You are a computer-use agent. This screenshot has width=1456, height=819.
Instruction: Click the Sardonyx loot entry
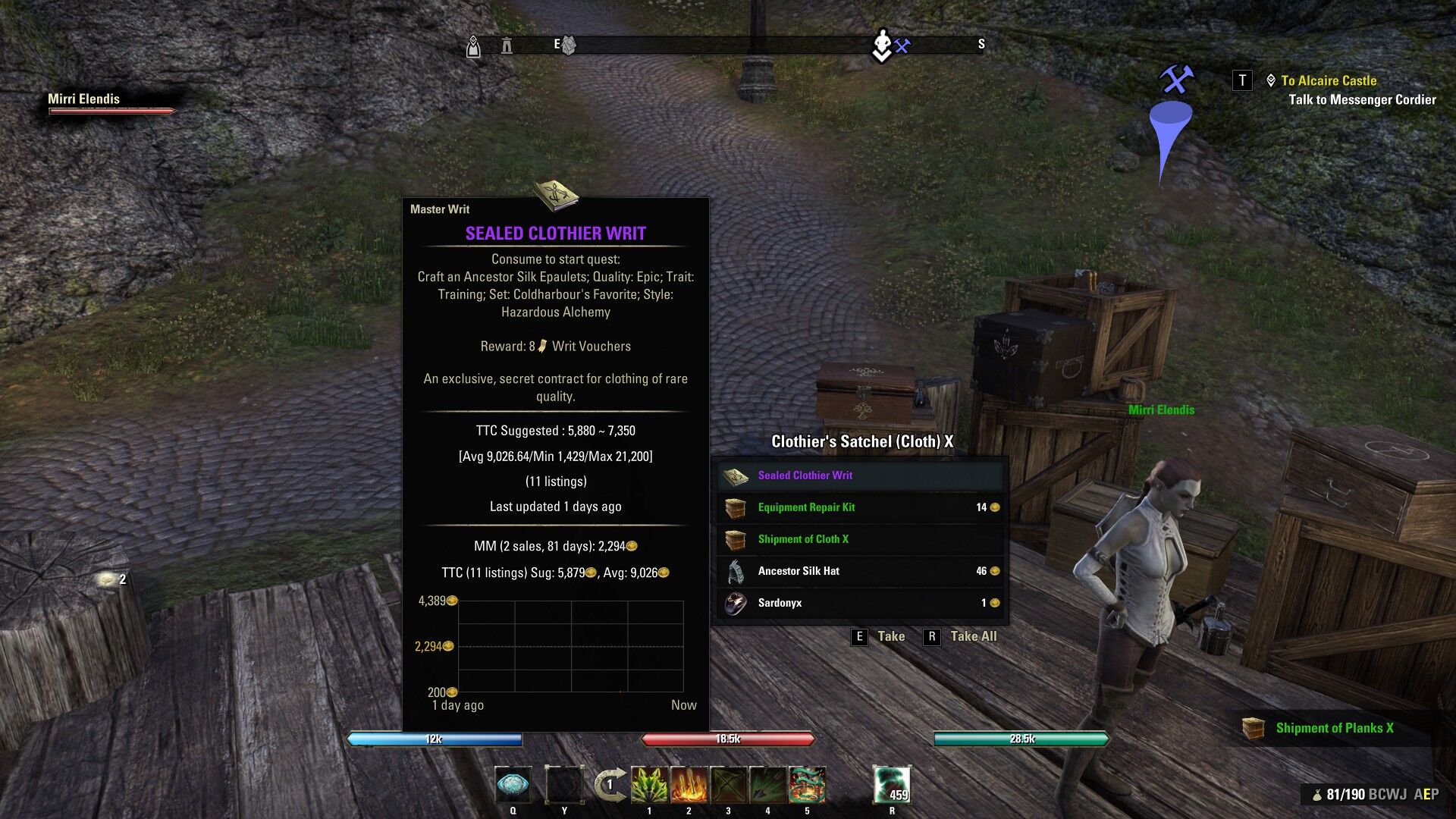tap(860, 603)
